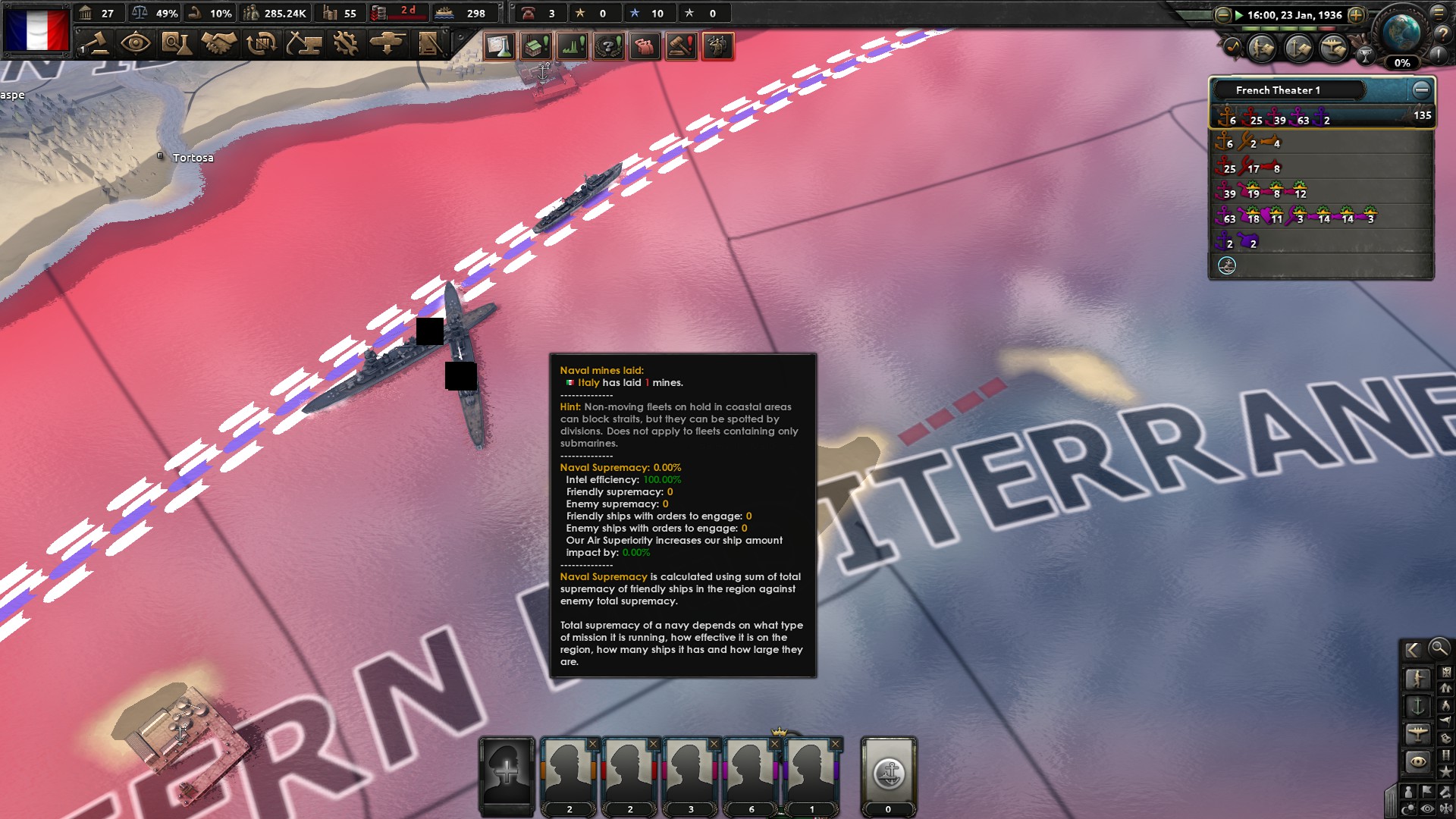
Task: Collapse the French Theater 1 panel
Action: 1420,89
